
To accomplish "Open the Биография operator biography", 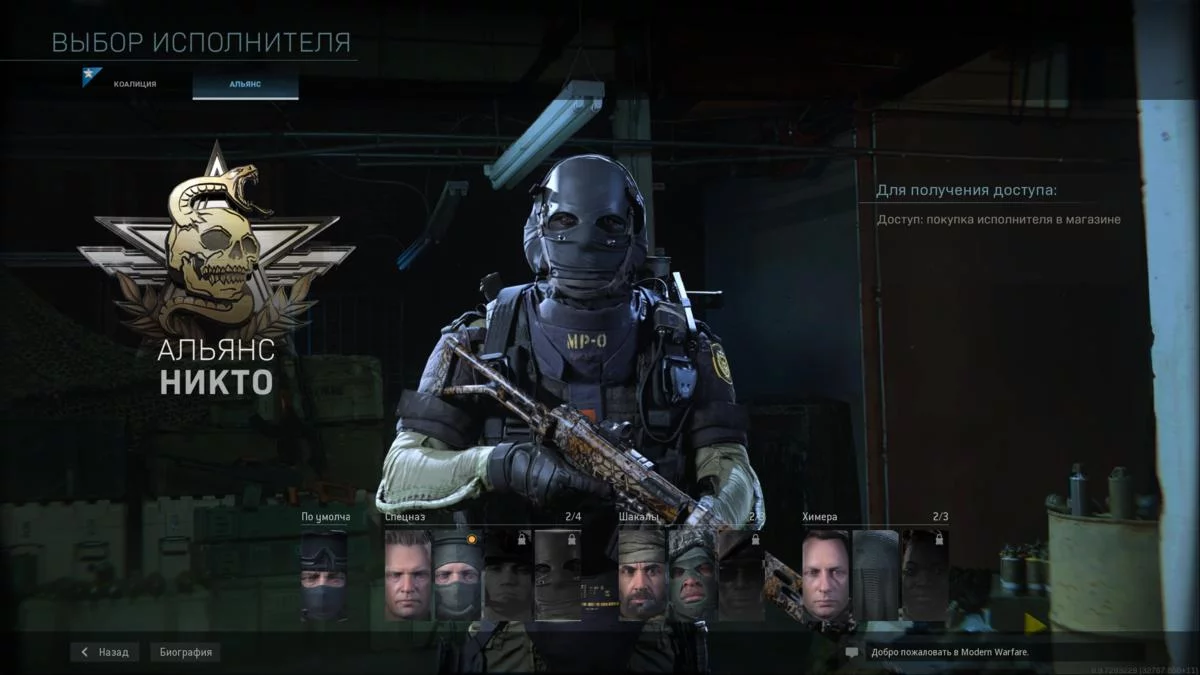I will [x=187, y=652].
